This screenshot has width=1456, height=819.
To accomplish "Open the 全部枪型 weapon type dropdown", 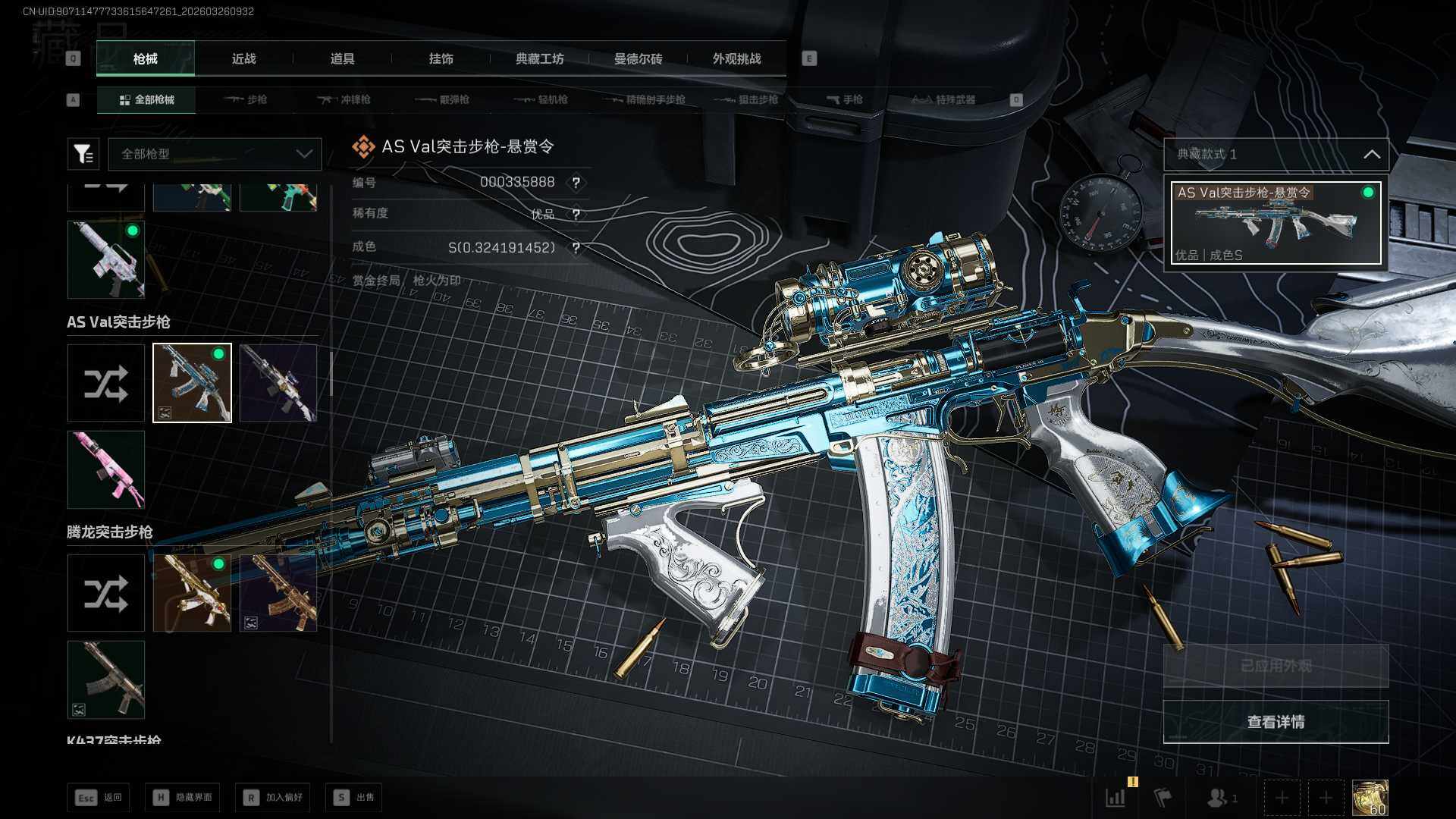I will pyautogui.click(x=215, y=154).
